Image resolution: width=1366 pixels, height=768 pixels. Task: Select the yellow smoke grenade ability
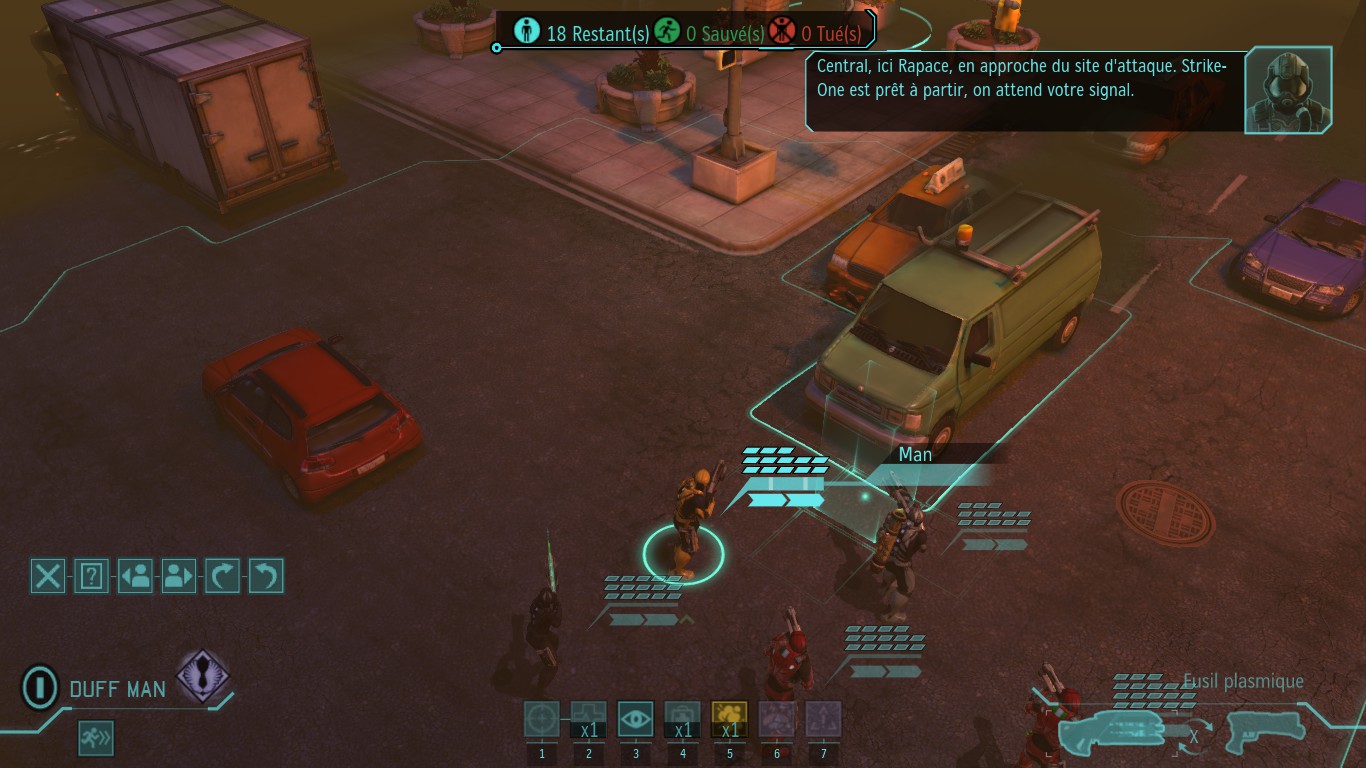tap(730, 719)
